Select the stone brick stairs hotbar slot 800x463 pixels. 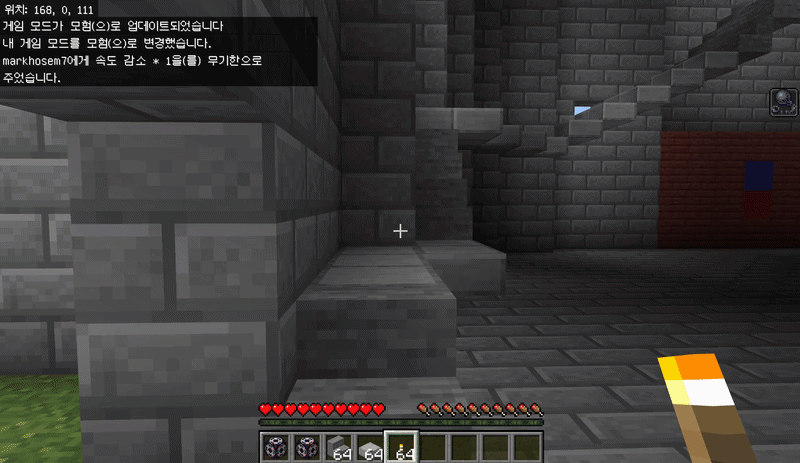tap(339, 448)
